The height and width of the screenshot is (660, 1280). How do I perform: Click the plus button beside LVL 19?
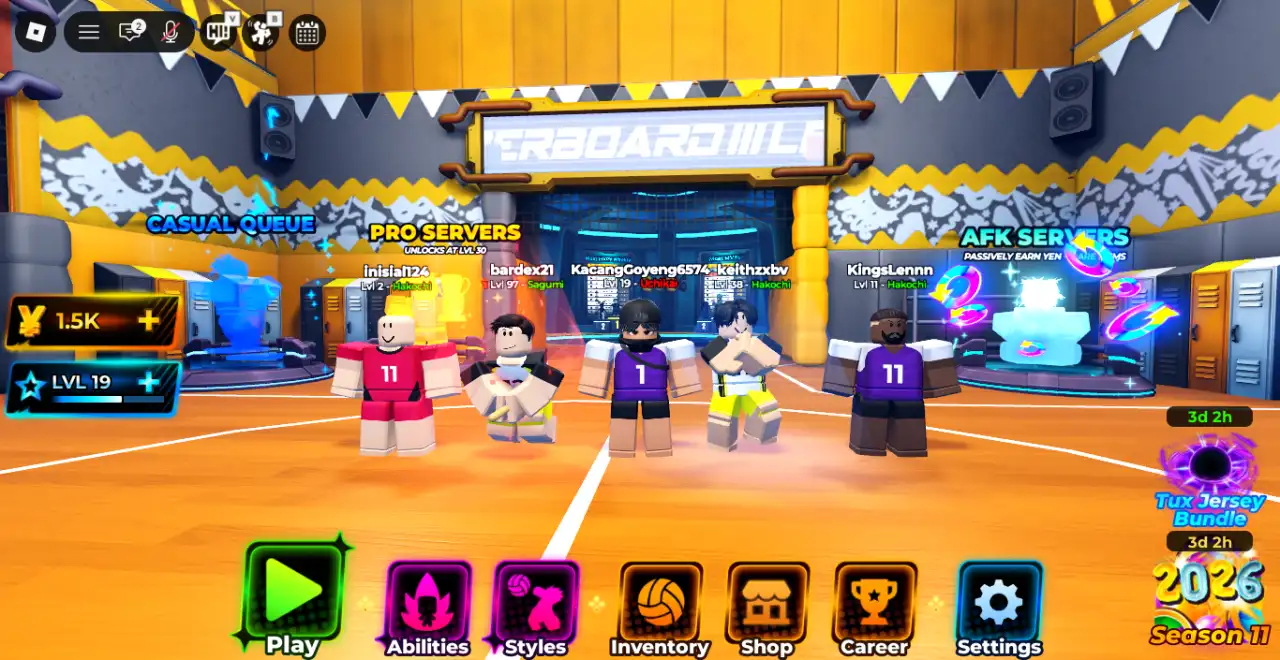click(149, 382)
